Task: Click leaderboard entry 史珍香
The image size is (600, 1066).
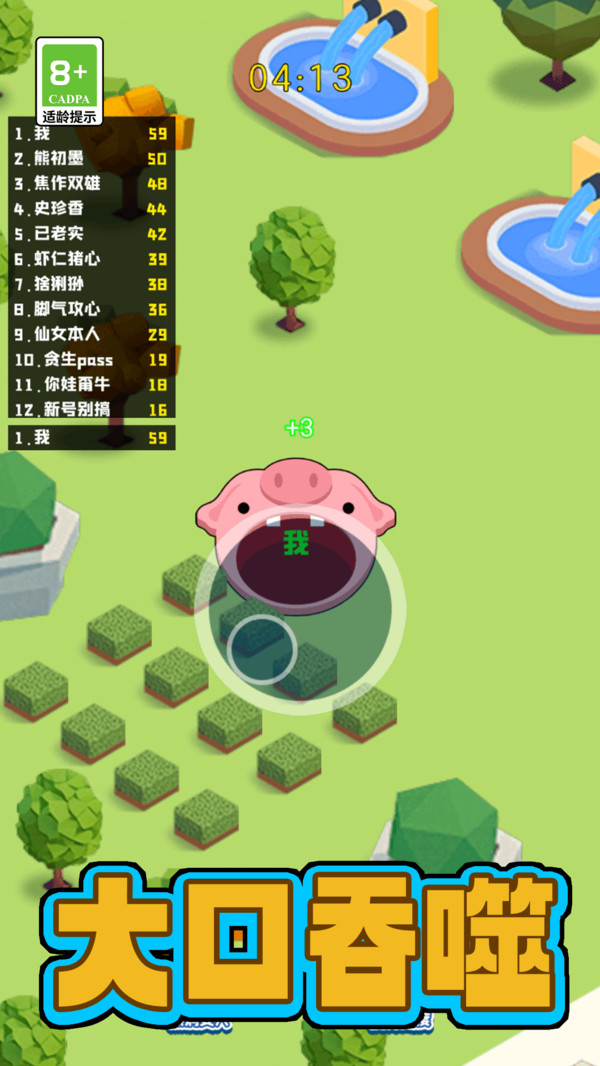Action: coord(90,208)
